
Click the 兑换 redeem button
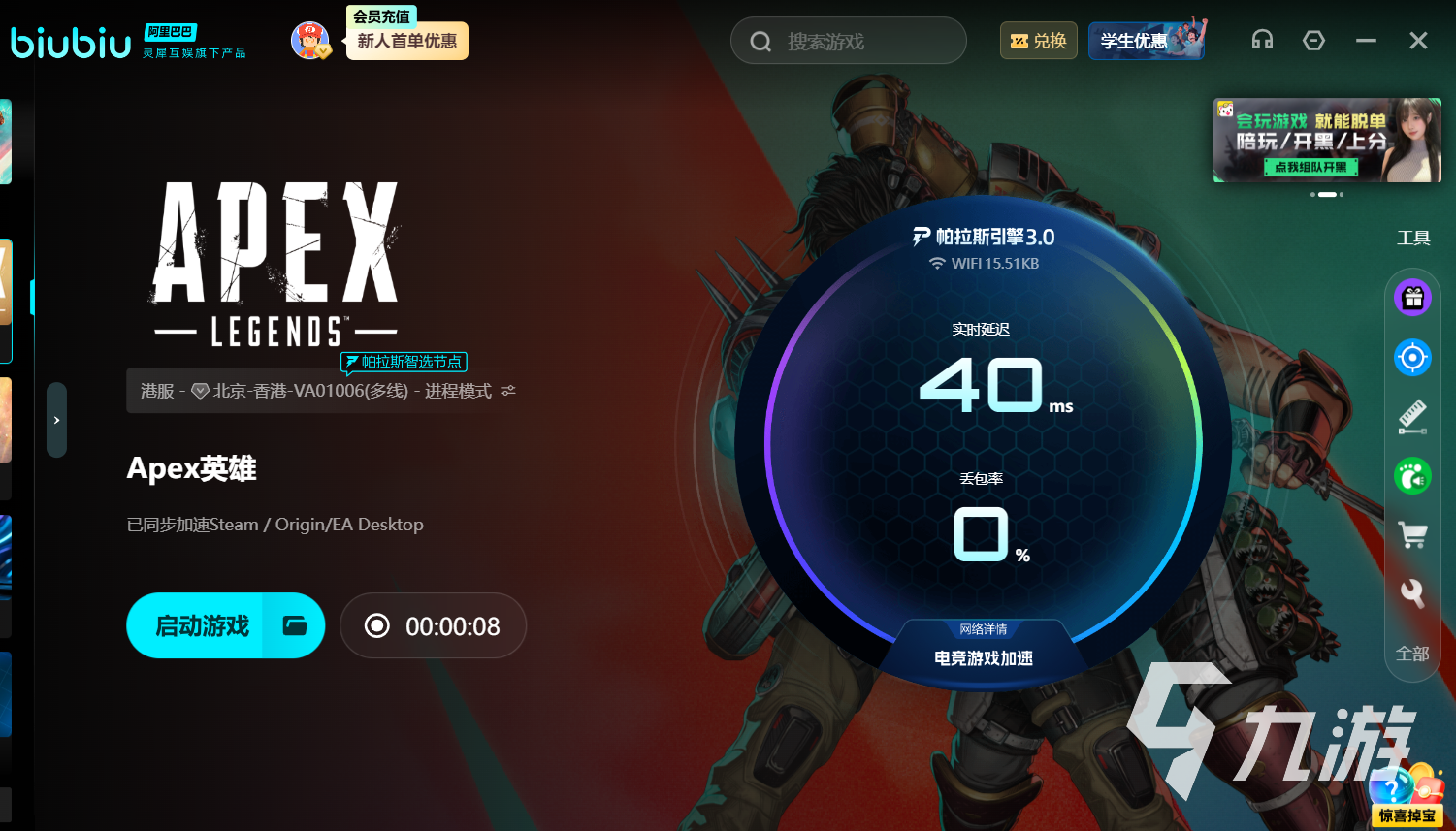(1038, 40)
